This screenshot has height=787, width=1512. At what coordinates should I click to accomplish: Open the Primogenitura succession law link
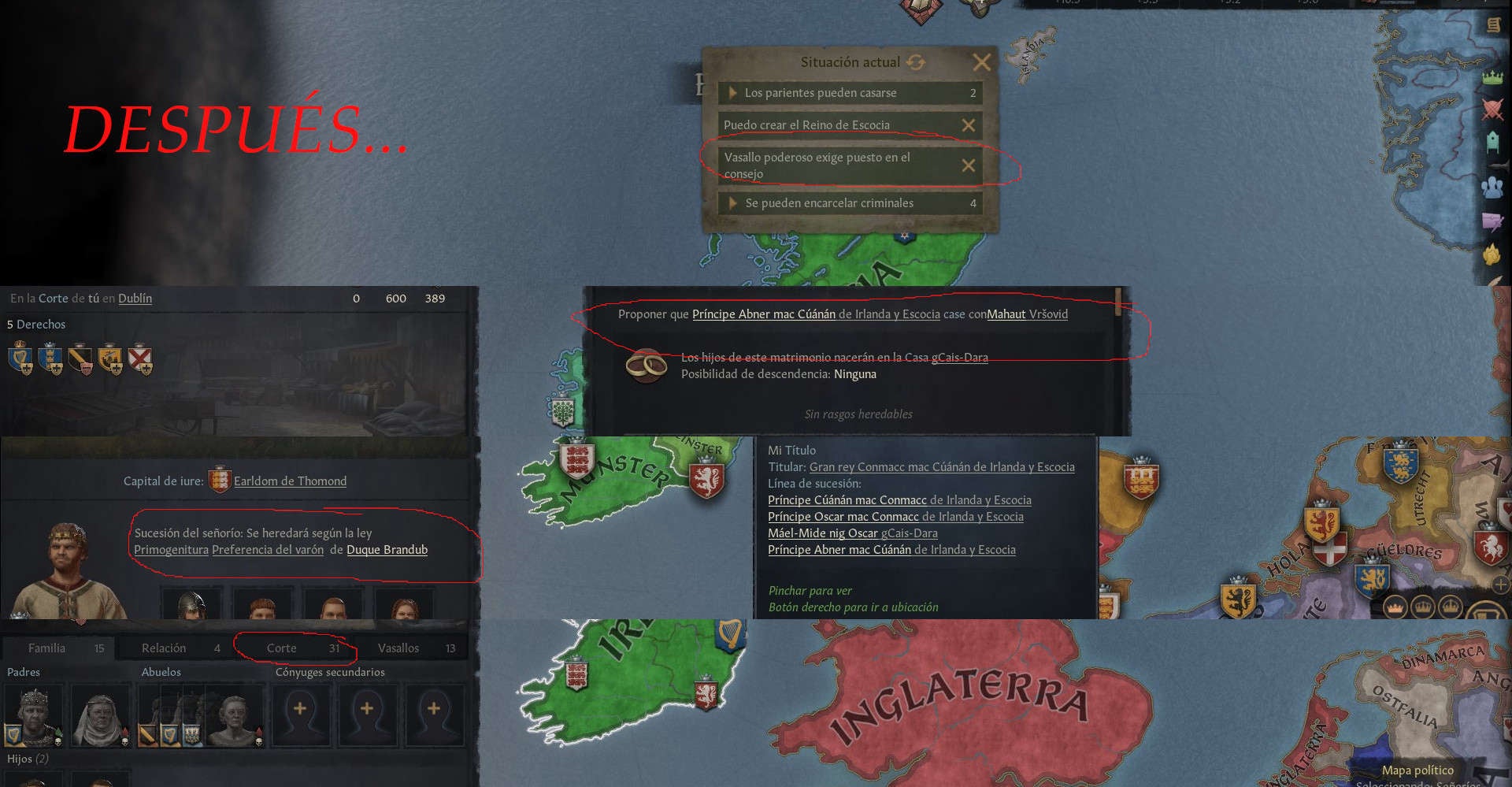coord(171,550)
